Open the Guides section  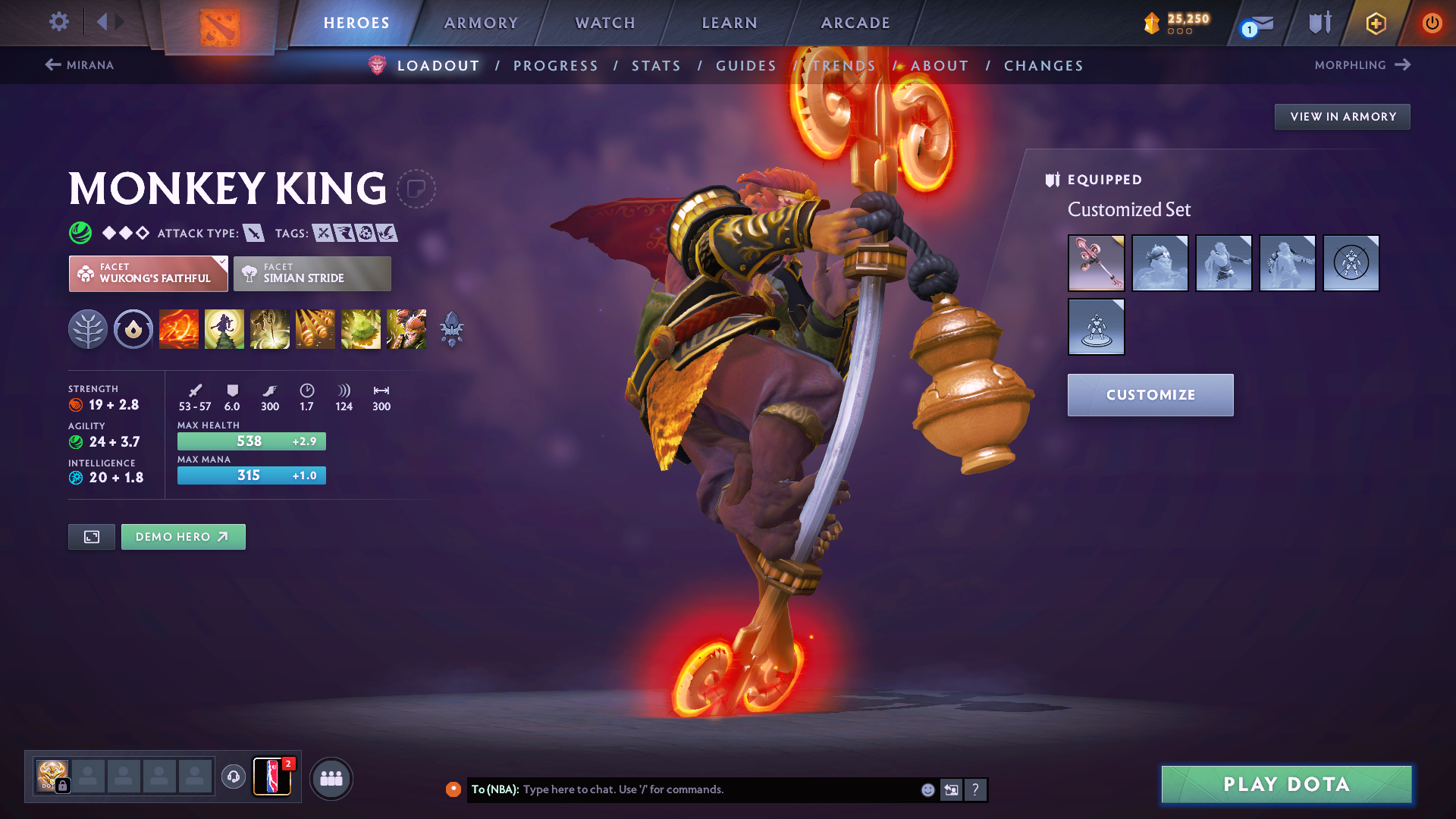point(746,66)
